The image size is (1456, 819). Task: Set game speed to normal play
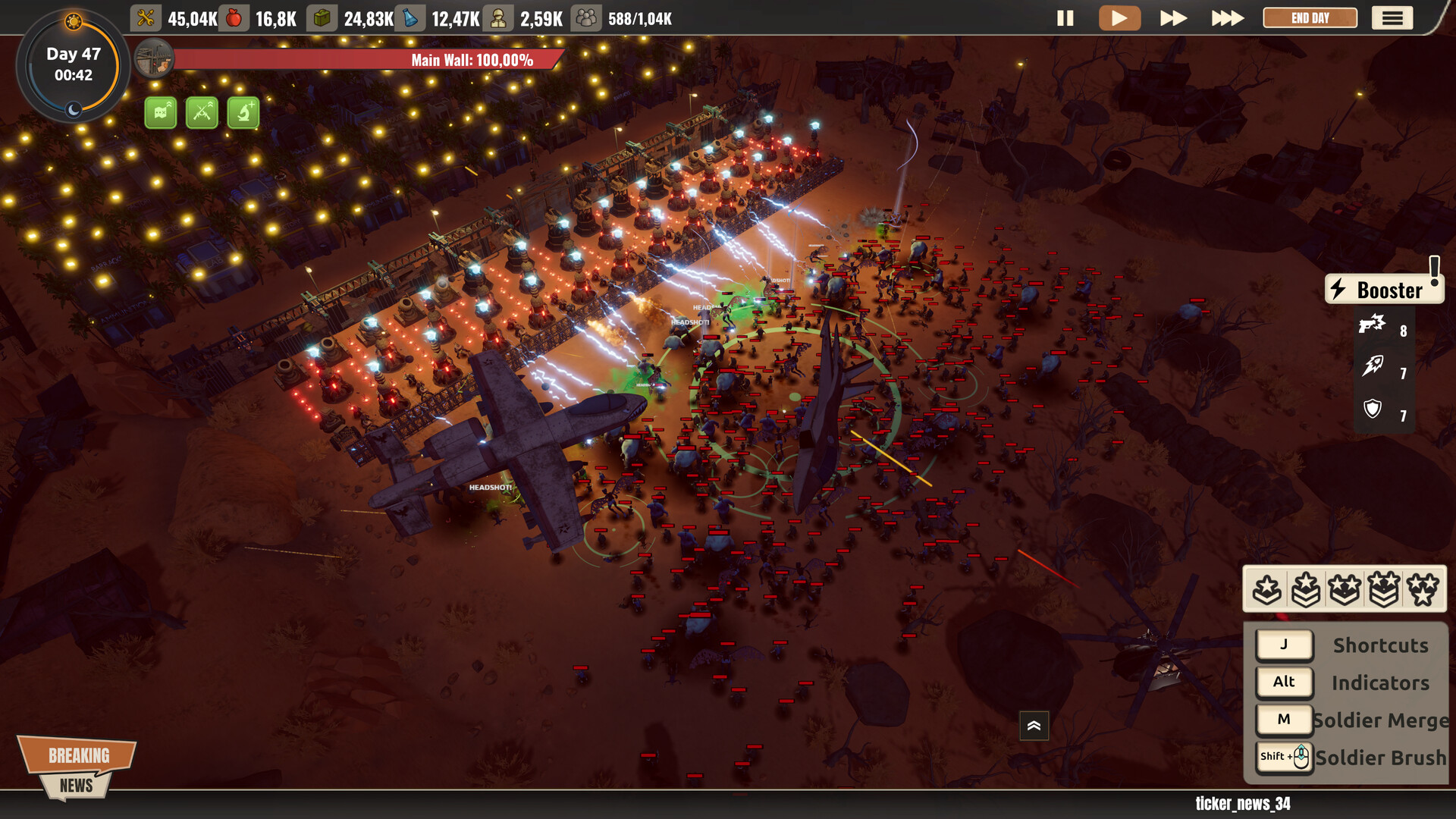1119,18
